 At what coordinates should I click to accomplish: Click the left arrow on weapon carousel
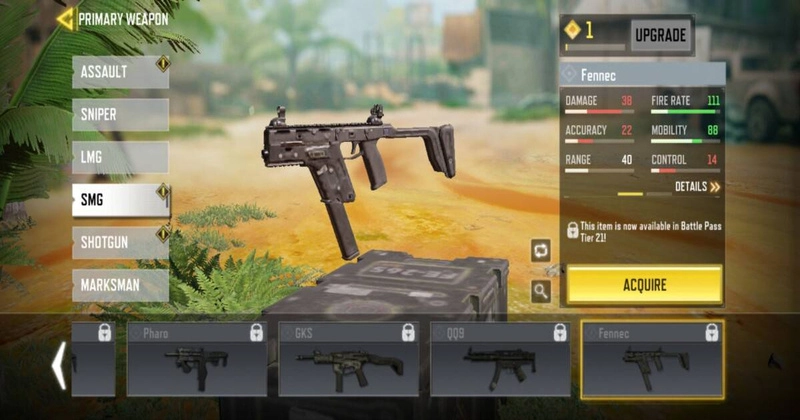59,365
